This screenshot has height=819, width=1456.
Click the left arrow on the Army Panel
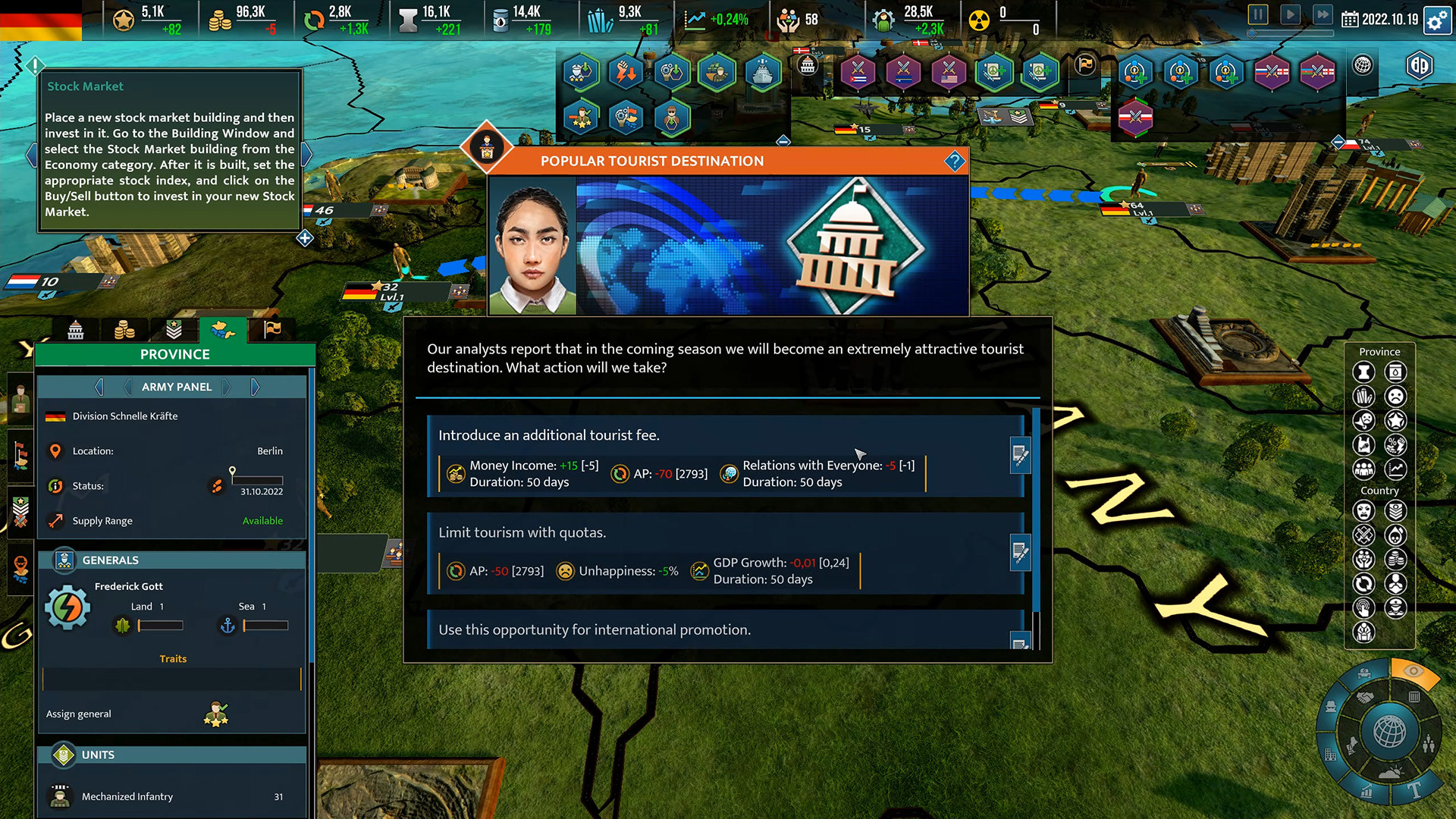pos(99,387)
